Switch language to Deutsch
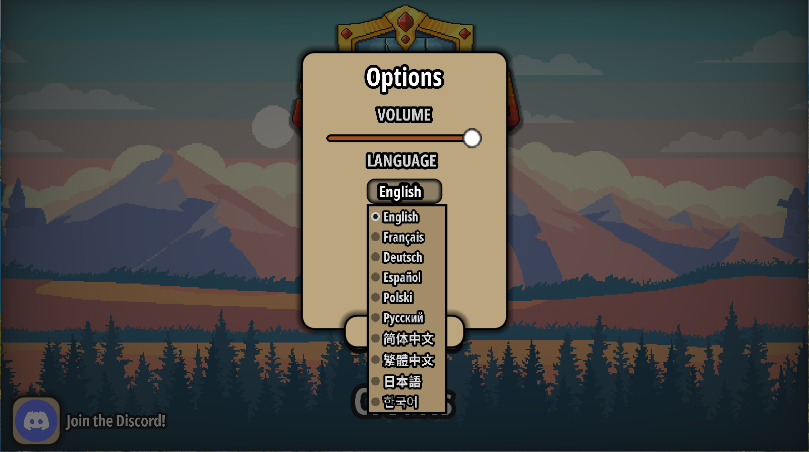The height and width of the screenshot is (452, 809). pos(402,257)
